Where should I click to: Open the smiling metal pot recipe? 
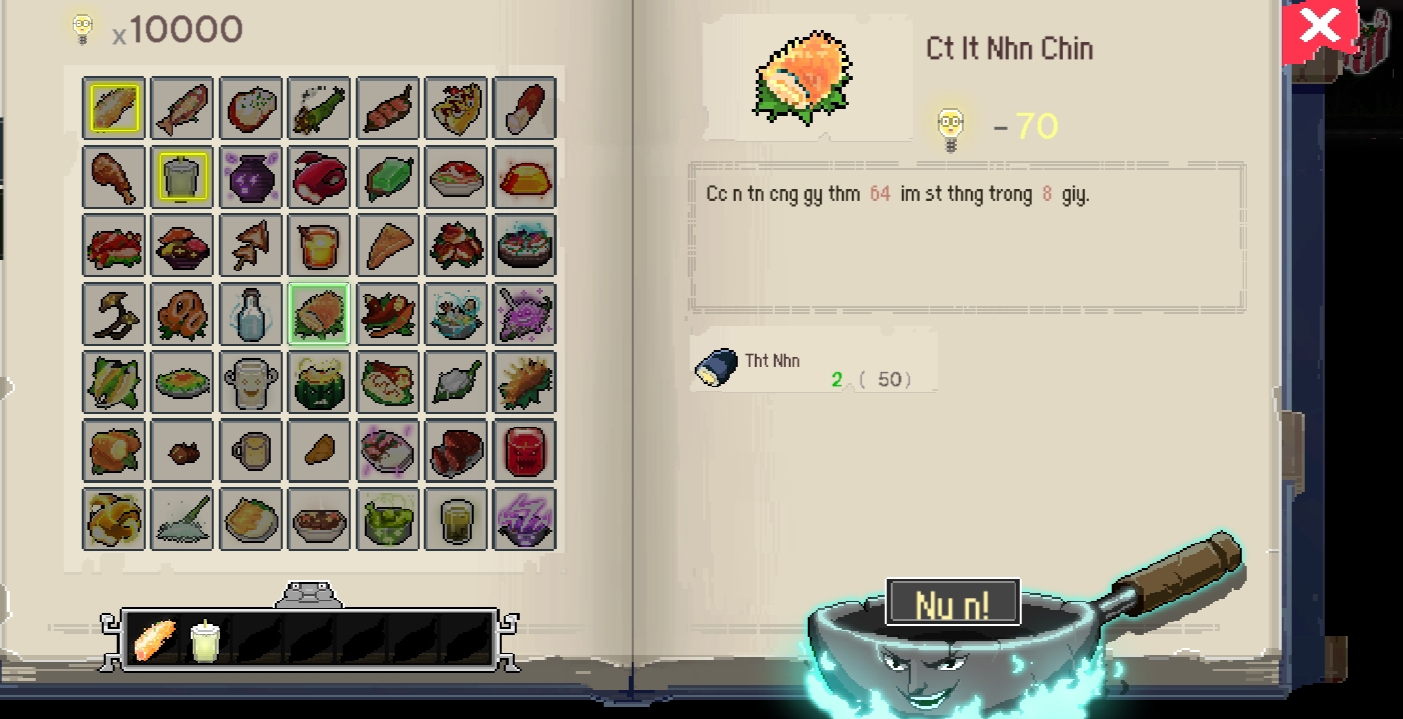[250, 382]
